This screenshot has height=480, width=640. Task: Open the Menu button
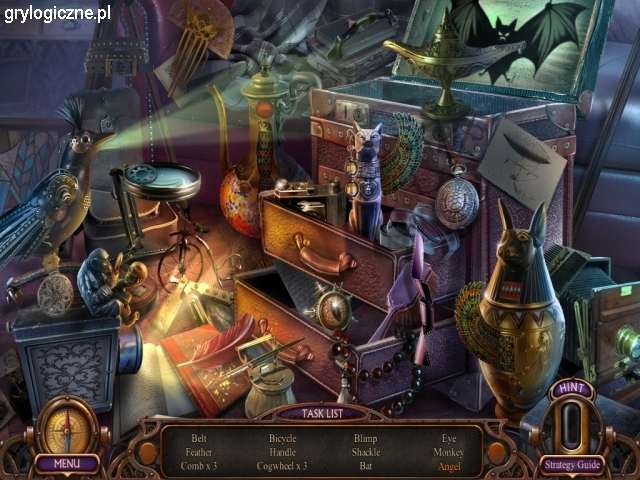point(67,463)
